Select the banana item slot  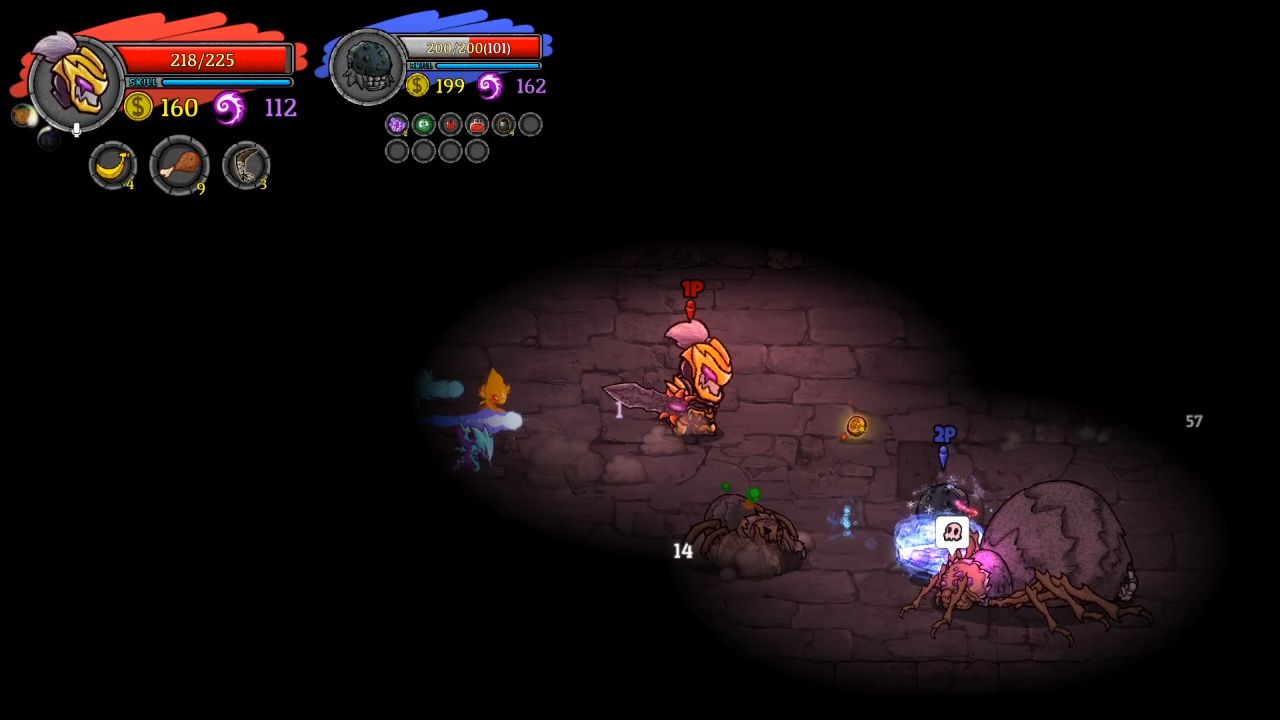click(113, 166)
